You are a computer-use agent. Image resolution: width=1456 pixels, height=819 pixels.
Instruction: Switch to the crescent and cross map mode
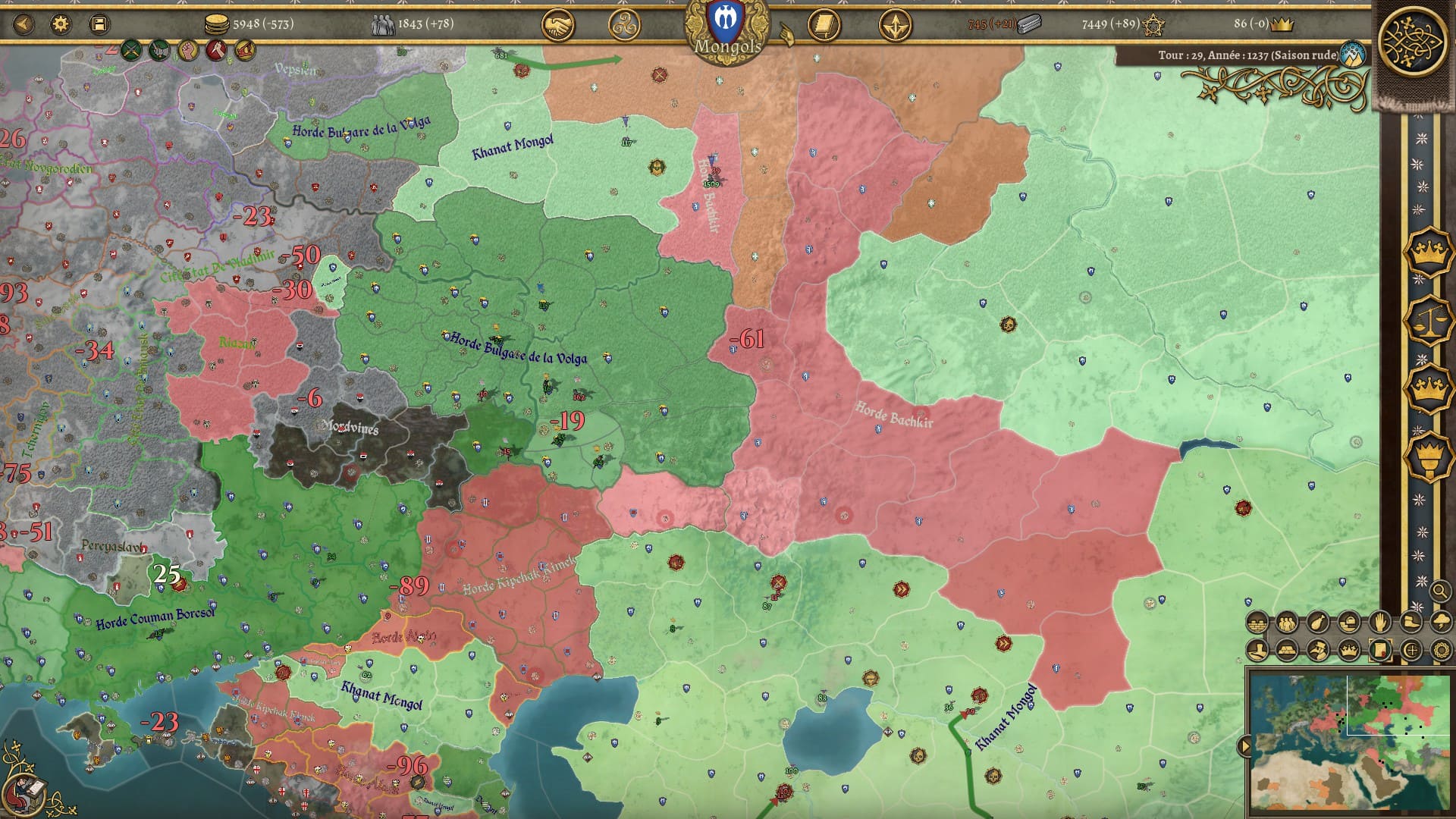click(1410, 650)
